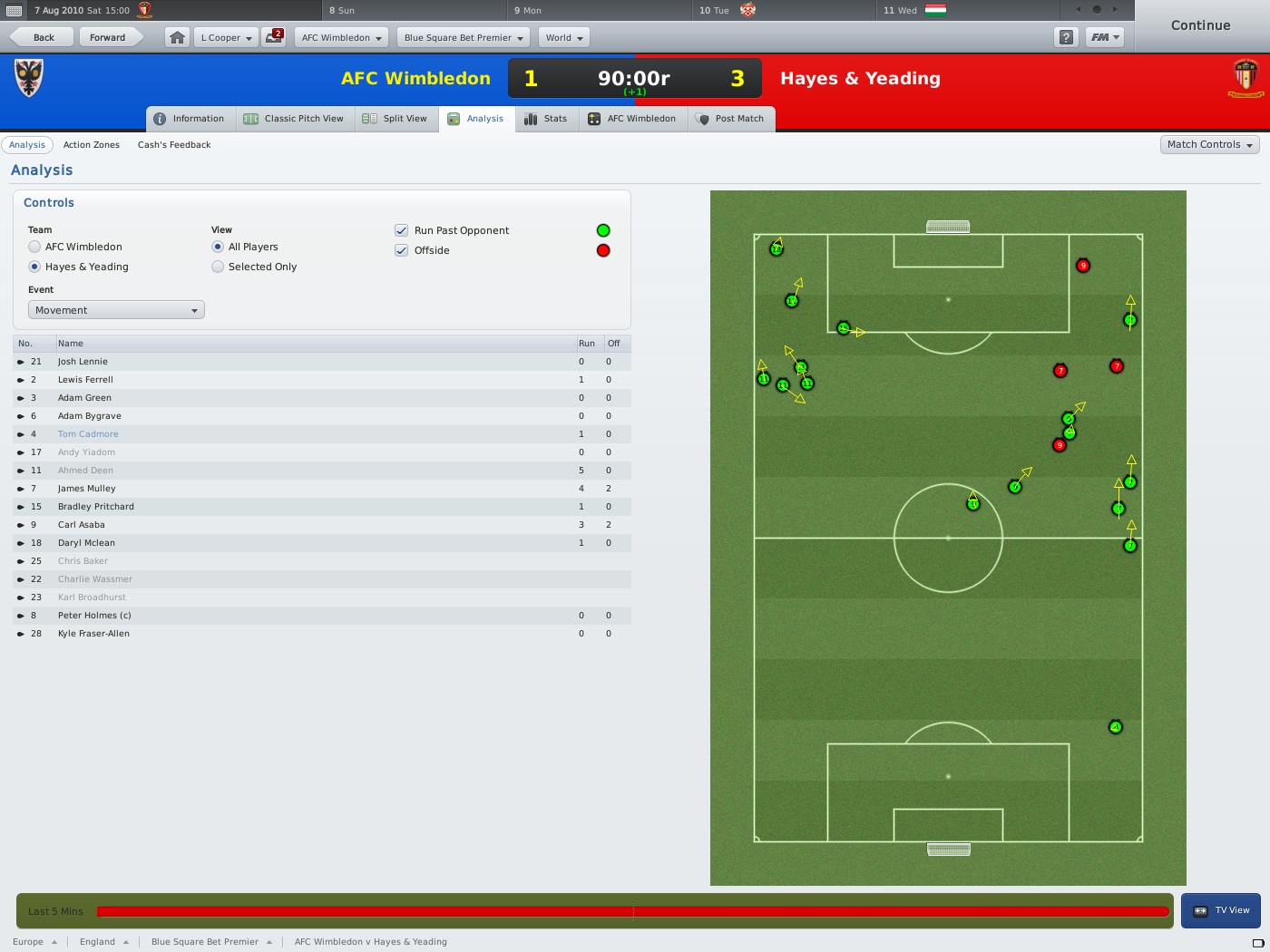1270x952 pixels.
Task: Disable the Offside checkbox
Action: point(401,250)
